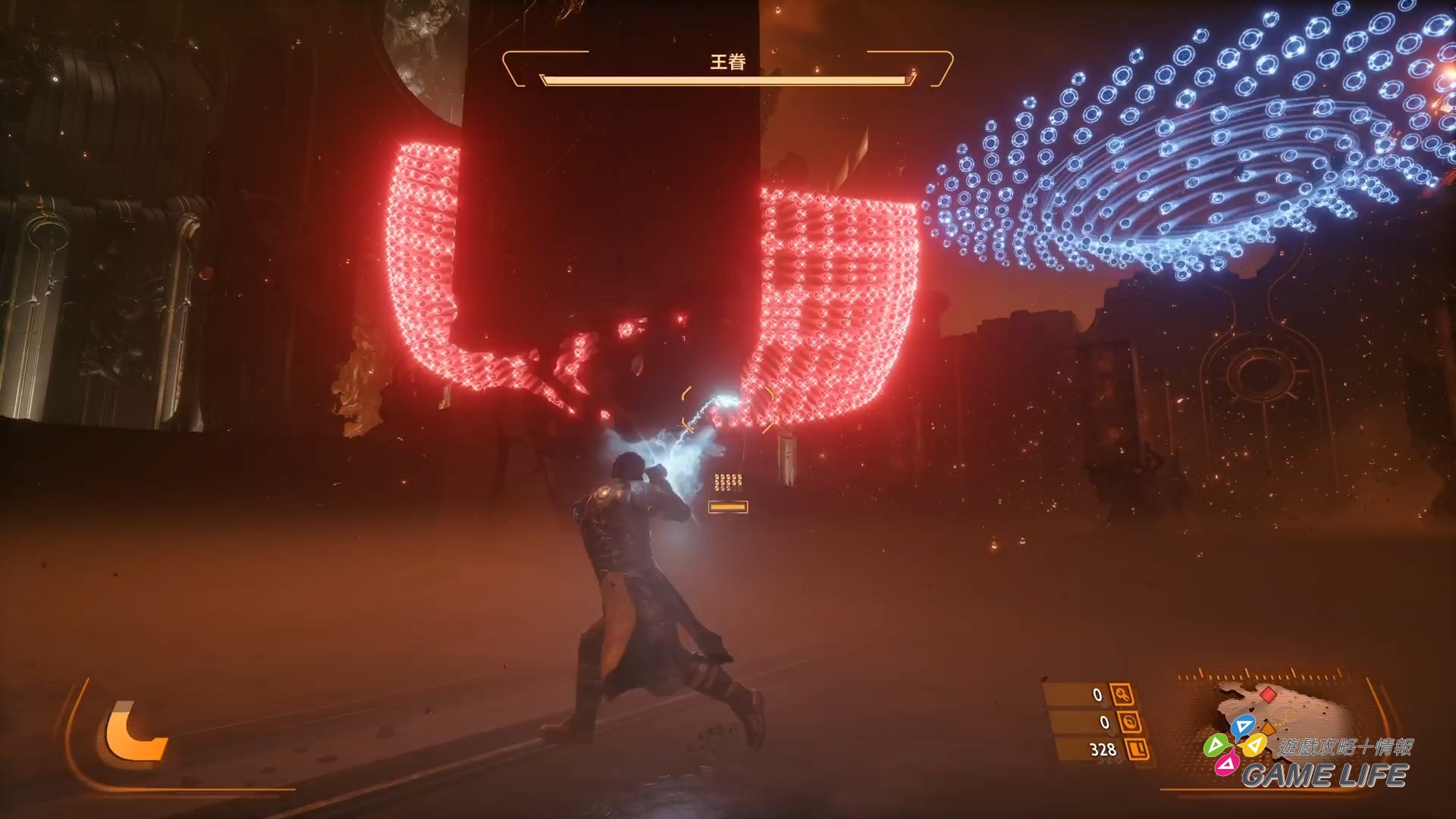Click the counter showing 328
Screen dimensions: 1456x819
[1101, 749]
